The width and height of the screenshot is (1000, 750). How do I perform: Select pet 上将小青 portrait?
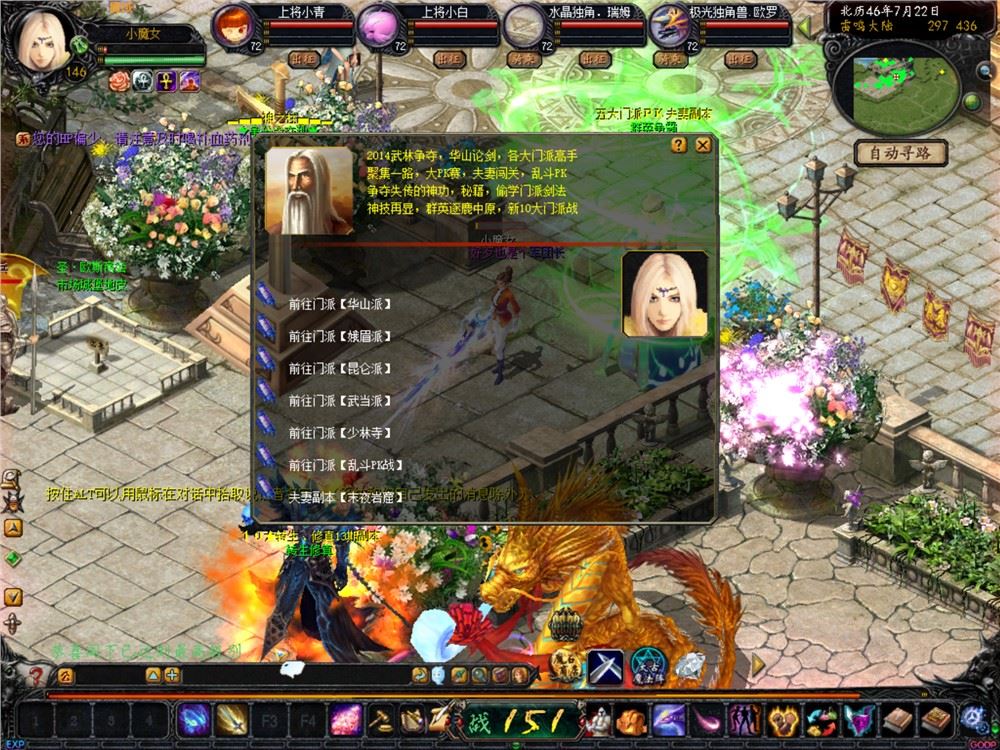point(233,25)
